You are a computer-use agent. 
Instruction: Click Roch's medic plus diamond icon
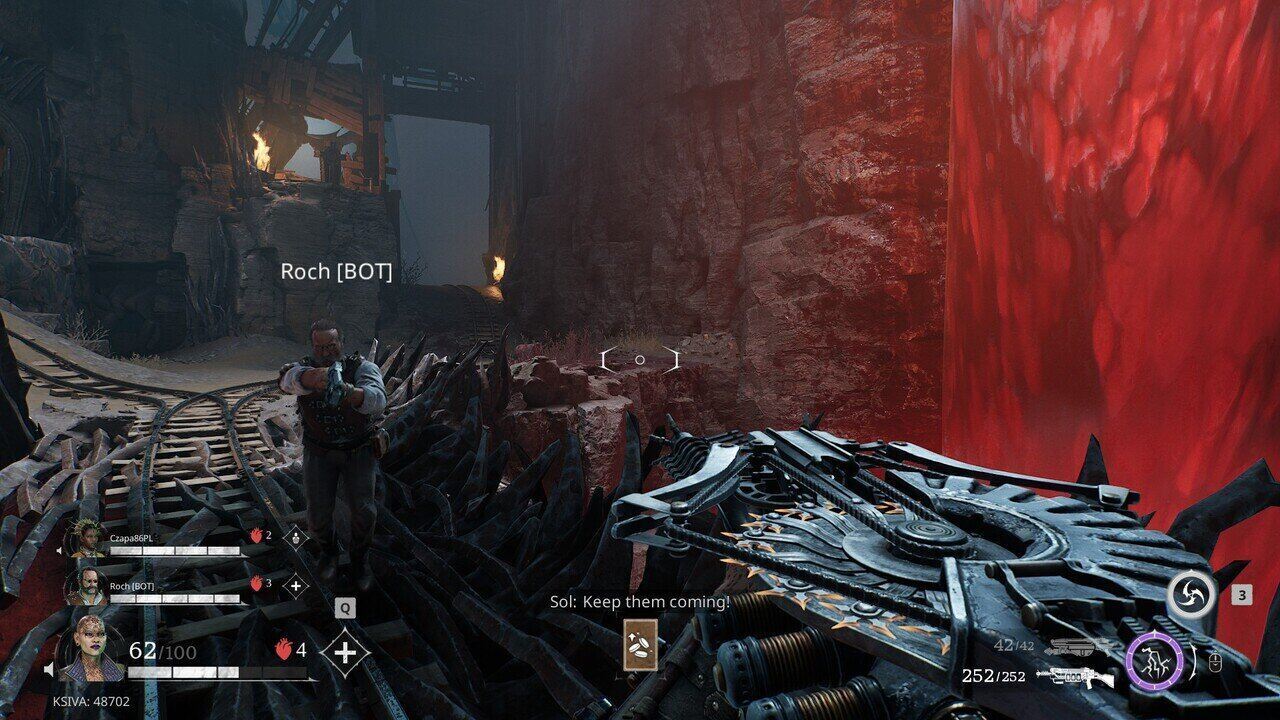pyautogui.click(x=295, y=586)
